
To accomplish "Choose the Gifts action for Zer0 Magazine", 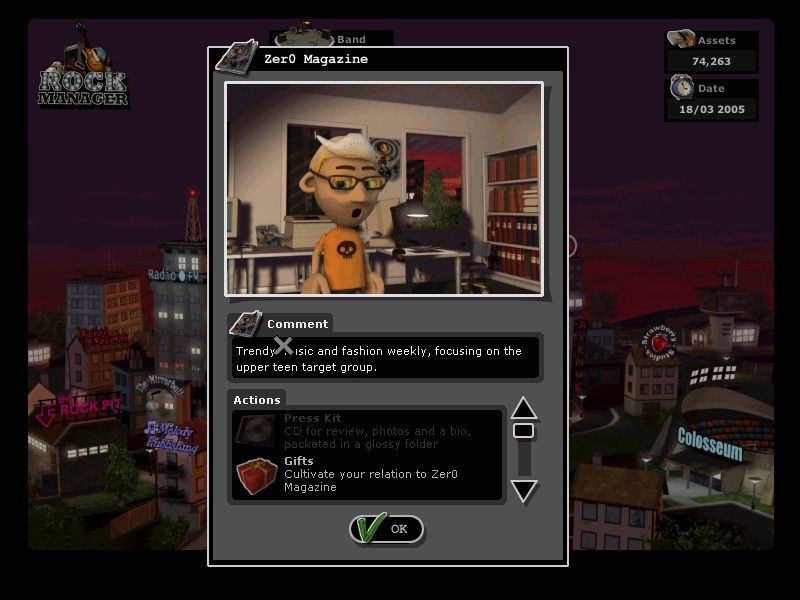I will click(x=366, y=475).
